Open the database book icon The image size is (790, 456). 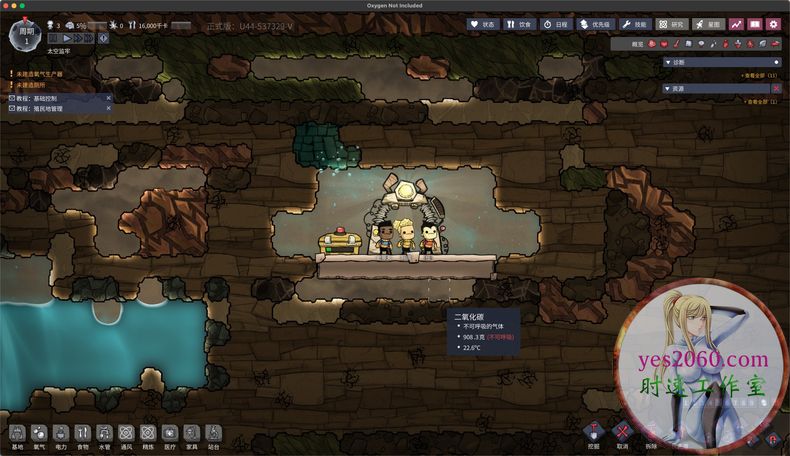pyautogui.click(x=755, y=24)
